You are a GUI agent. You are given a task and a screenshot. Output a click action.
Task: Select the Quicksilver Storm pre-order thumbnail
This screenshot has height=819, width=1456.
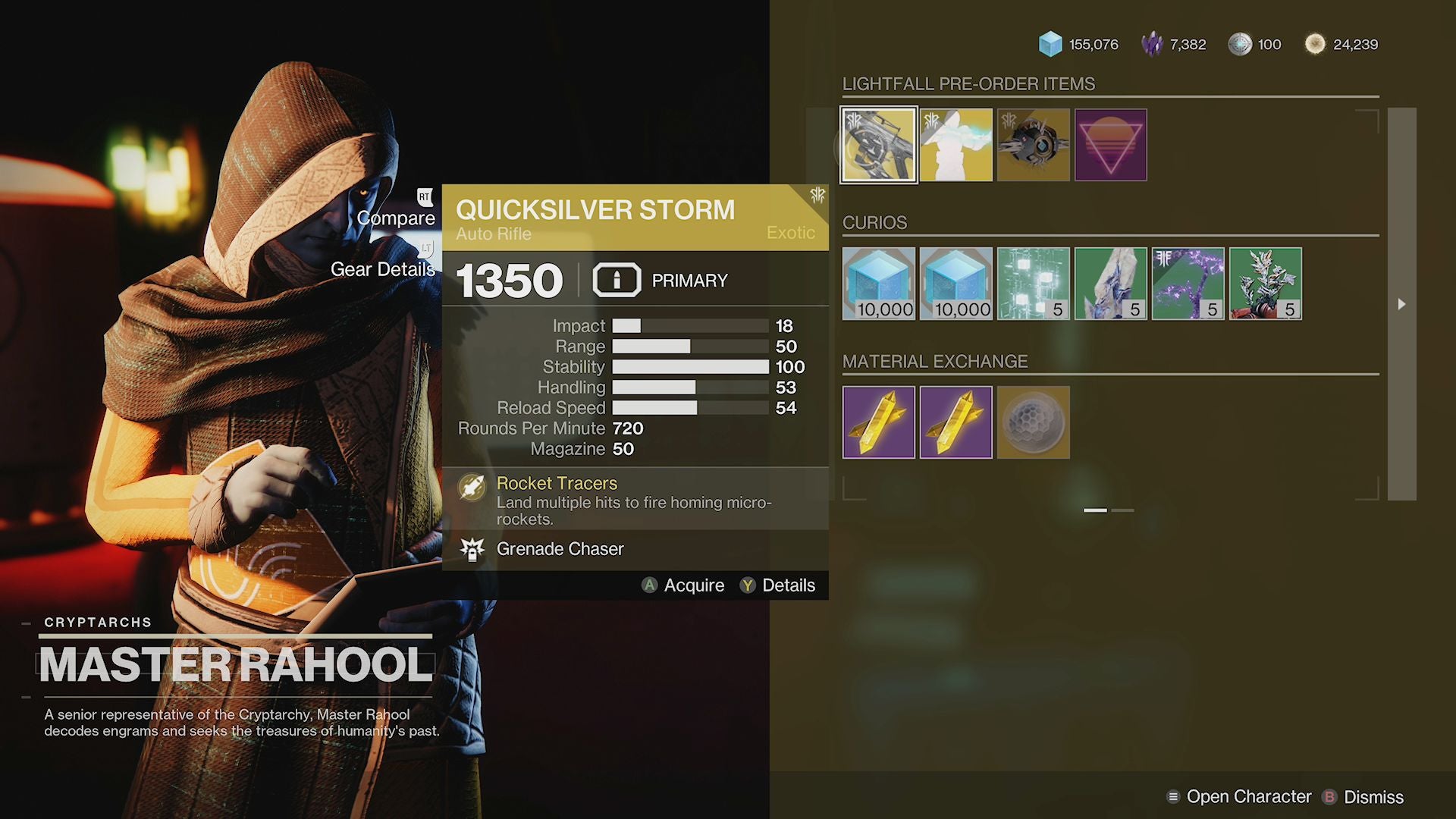click(x=878, y=145)
